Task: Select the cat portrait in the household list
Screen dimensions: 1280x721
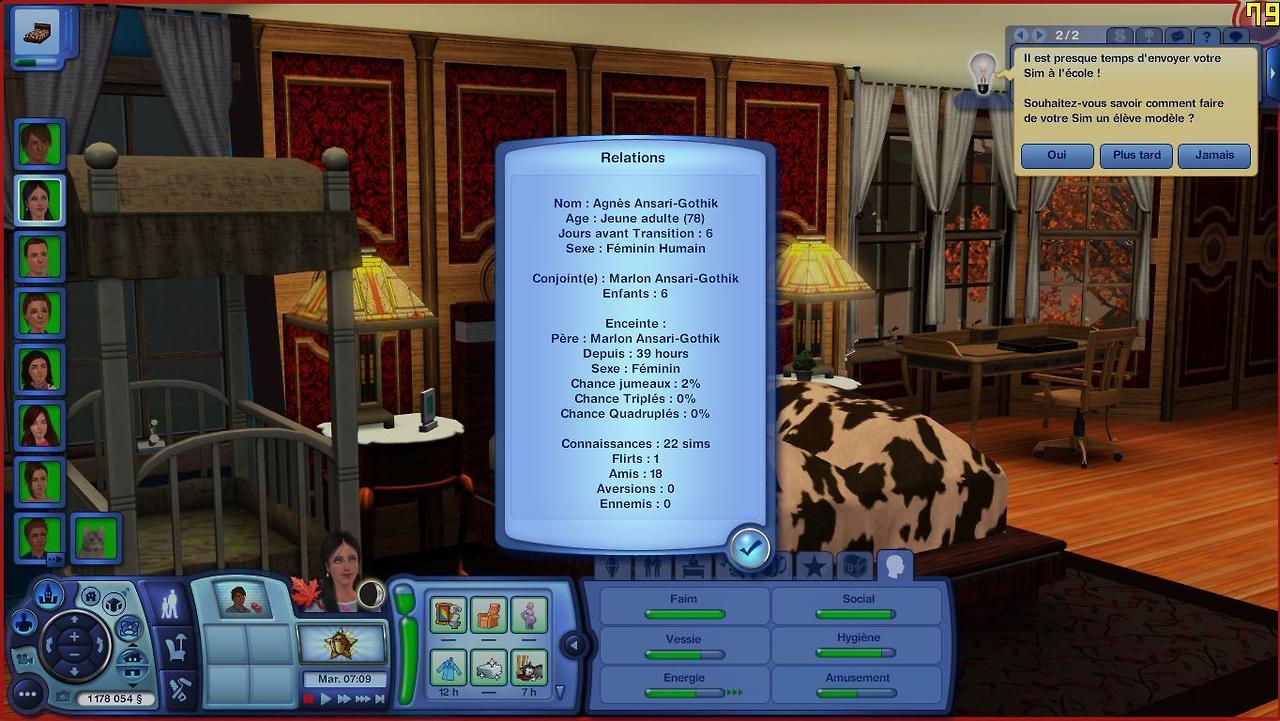Action: click(95, 538)
